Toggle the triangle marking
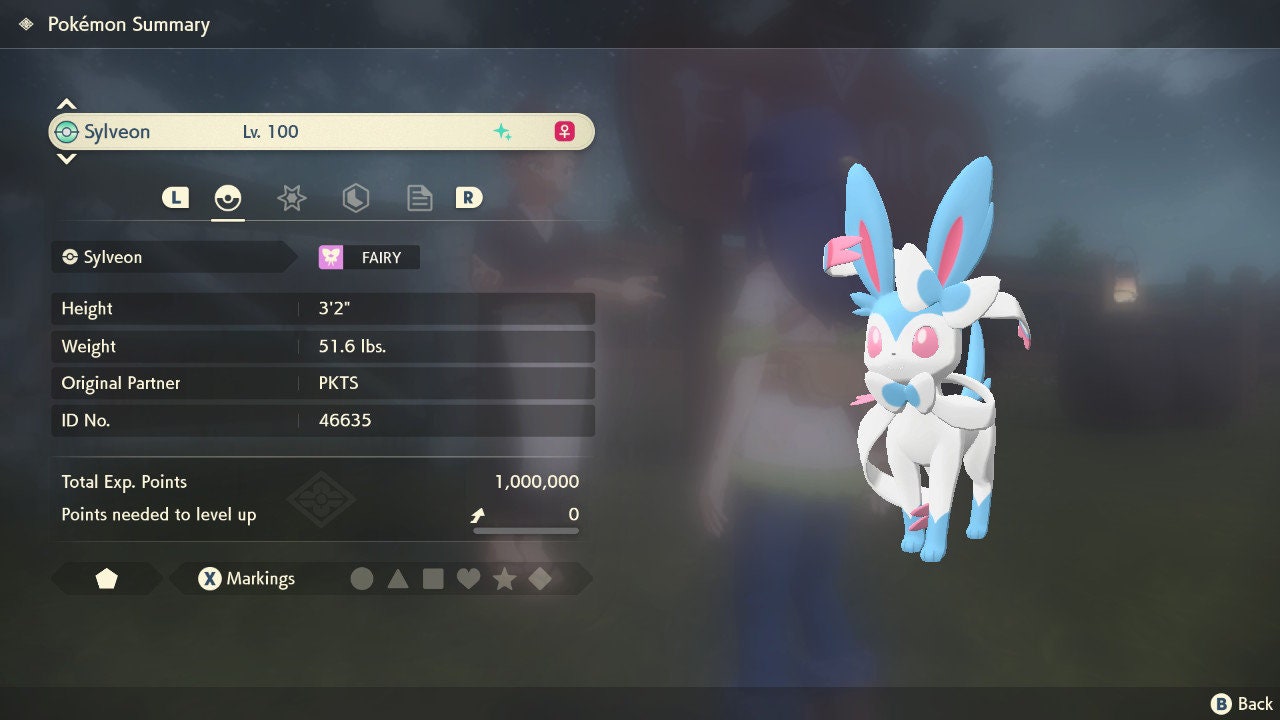 pos(398,578)
